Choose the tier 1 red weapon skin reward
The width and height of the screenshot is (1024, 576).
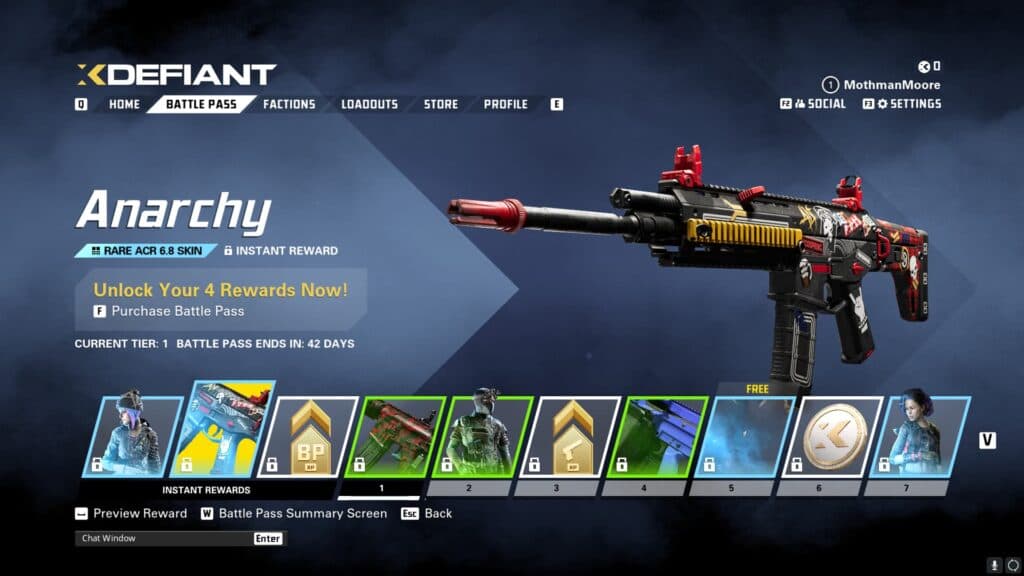tap(398, 436)
